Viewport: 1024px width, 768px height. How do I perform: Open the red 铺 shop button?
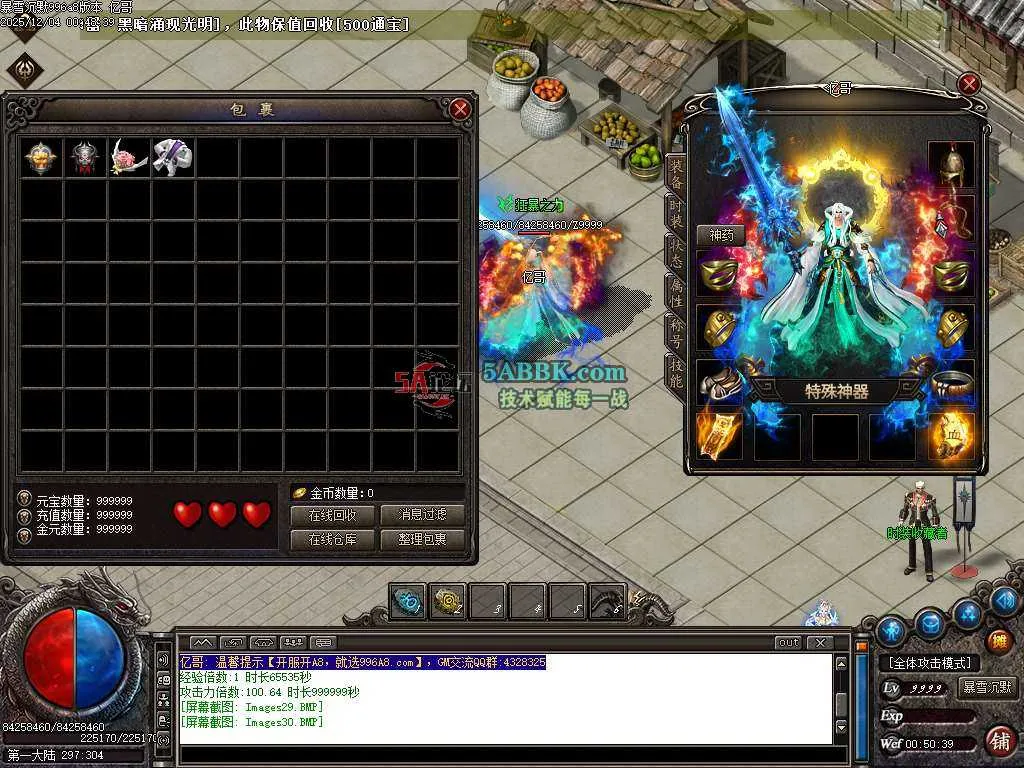tap(998, 740)
